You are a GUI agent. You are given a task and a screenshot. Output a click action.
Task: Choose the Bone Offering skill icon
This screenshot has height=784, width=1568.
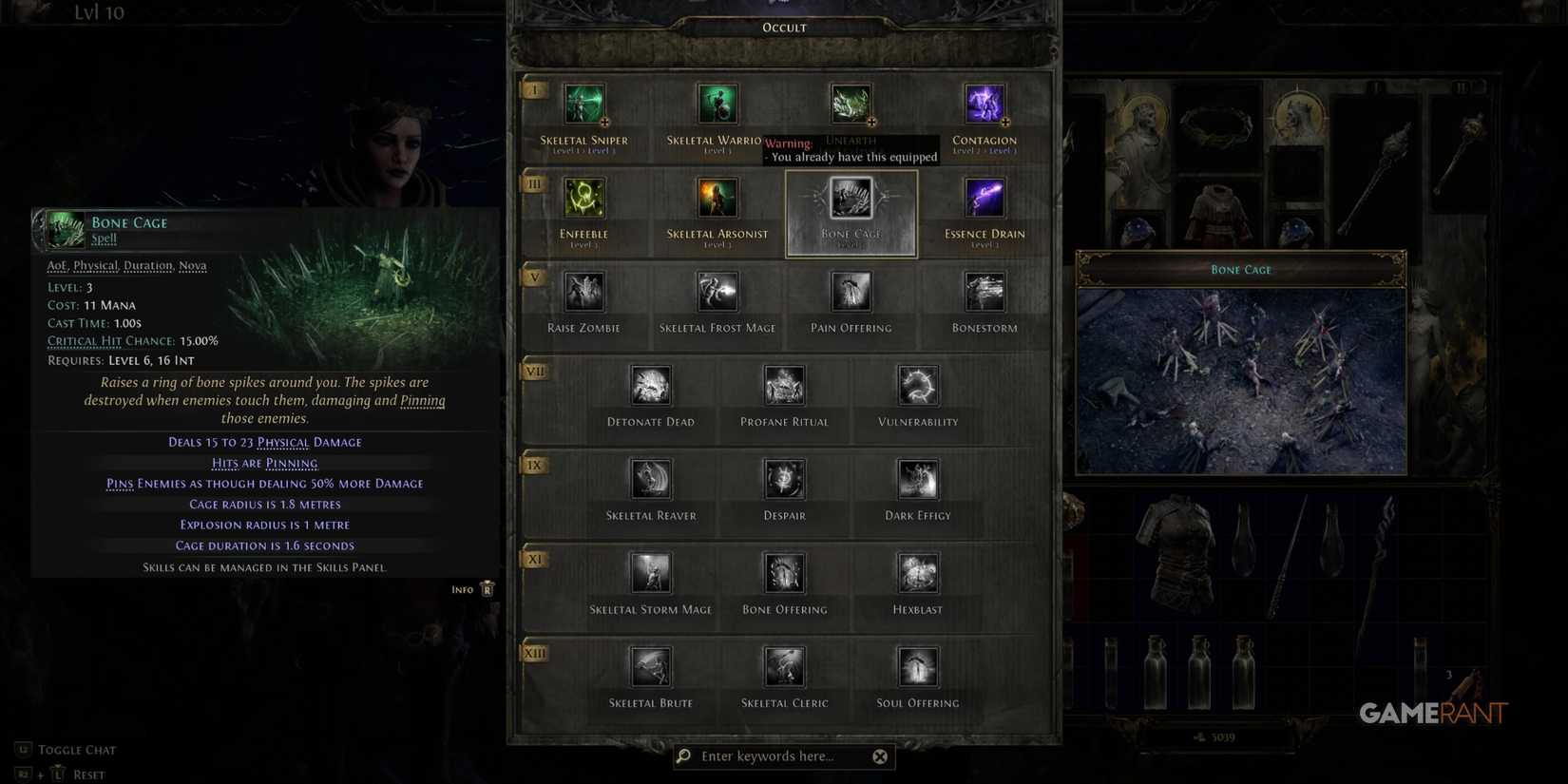784,573
